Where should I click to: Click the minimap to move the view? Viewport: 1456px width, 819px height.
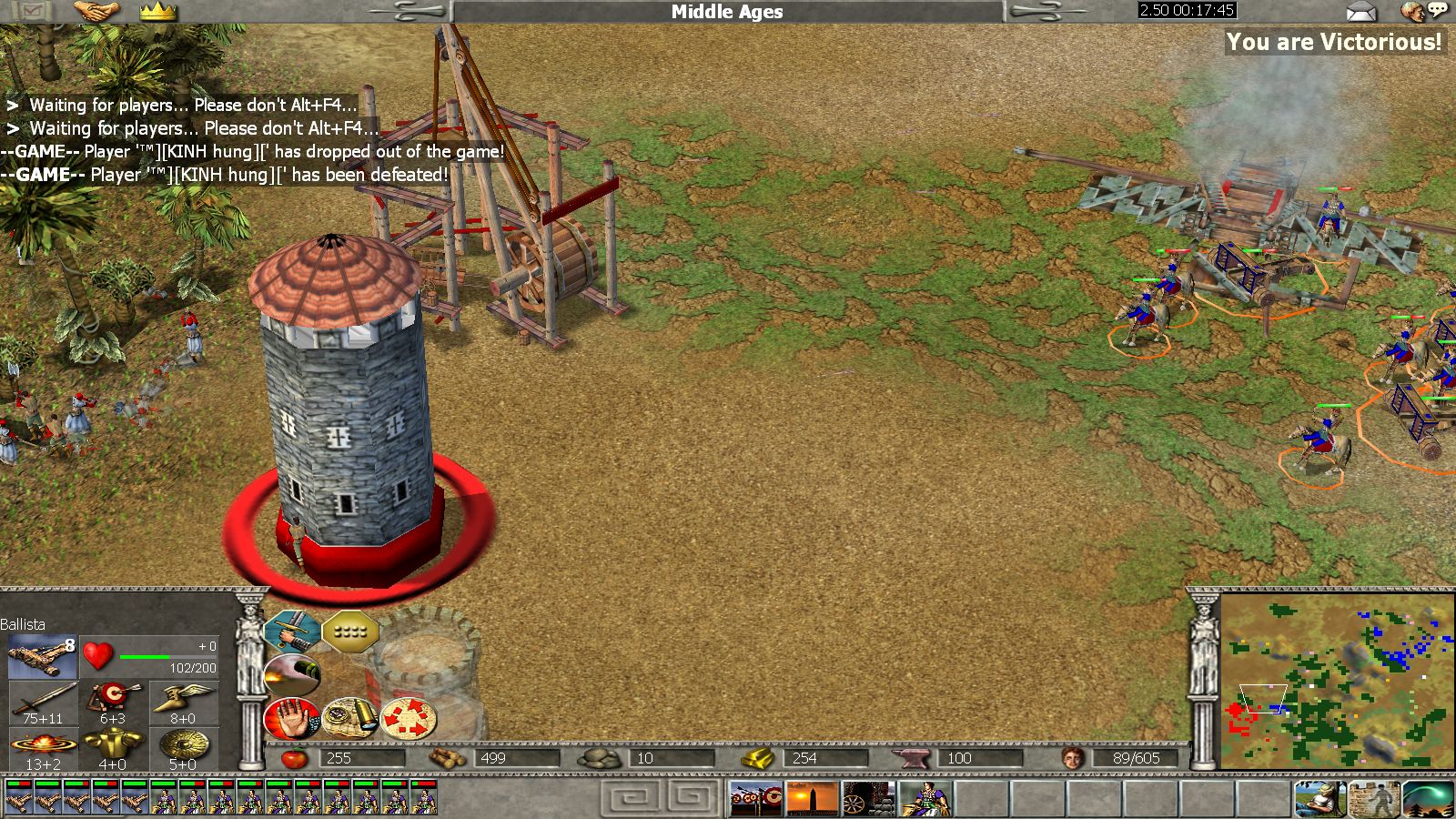point(1336,681)
